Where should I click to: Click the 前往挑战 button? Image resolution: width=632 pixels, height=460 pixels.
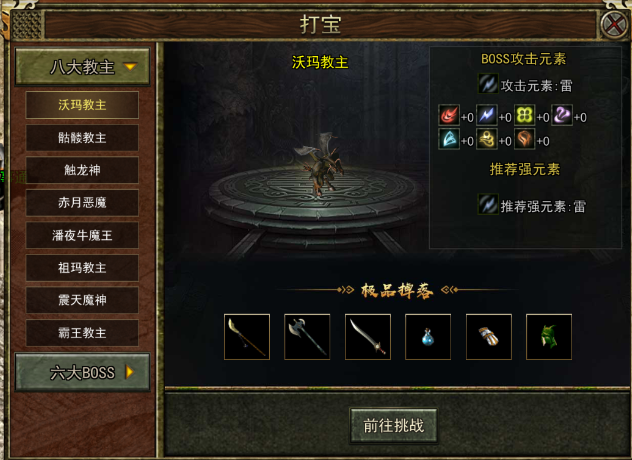(x=393, y=425)
